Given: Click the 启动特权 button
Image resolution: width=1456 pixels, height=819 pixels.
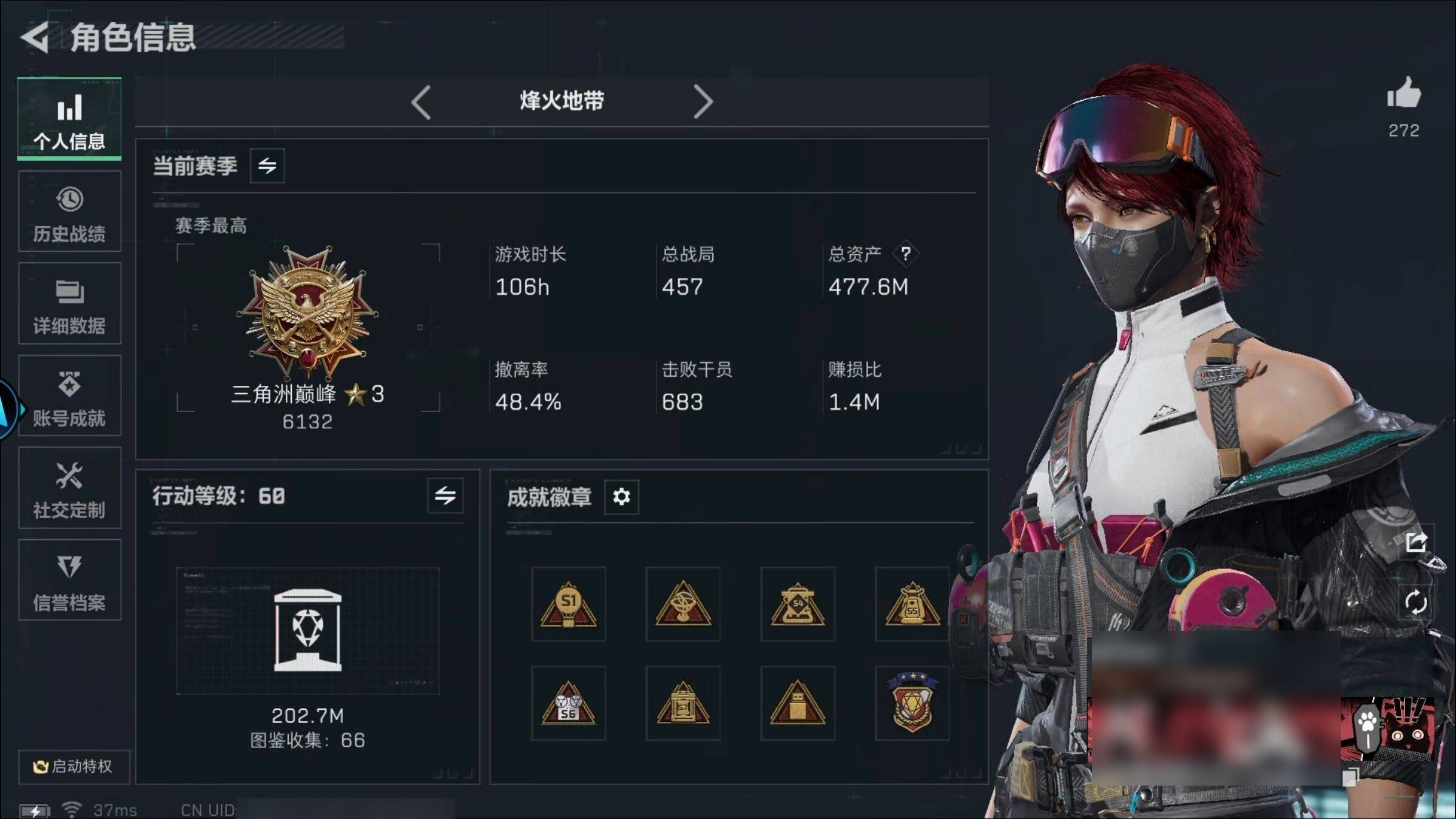Looking at the screenshot, I should (x=73, y=766).
